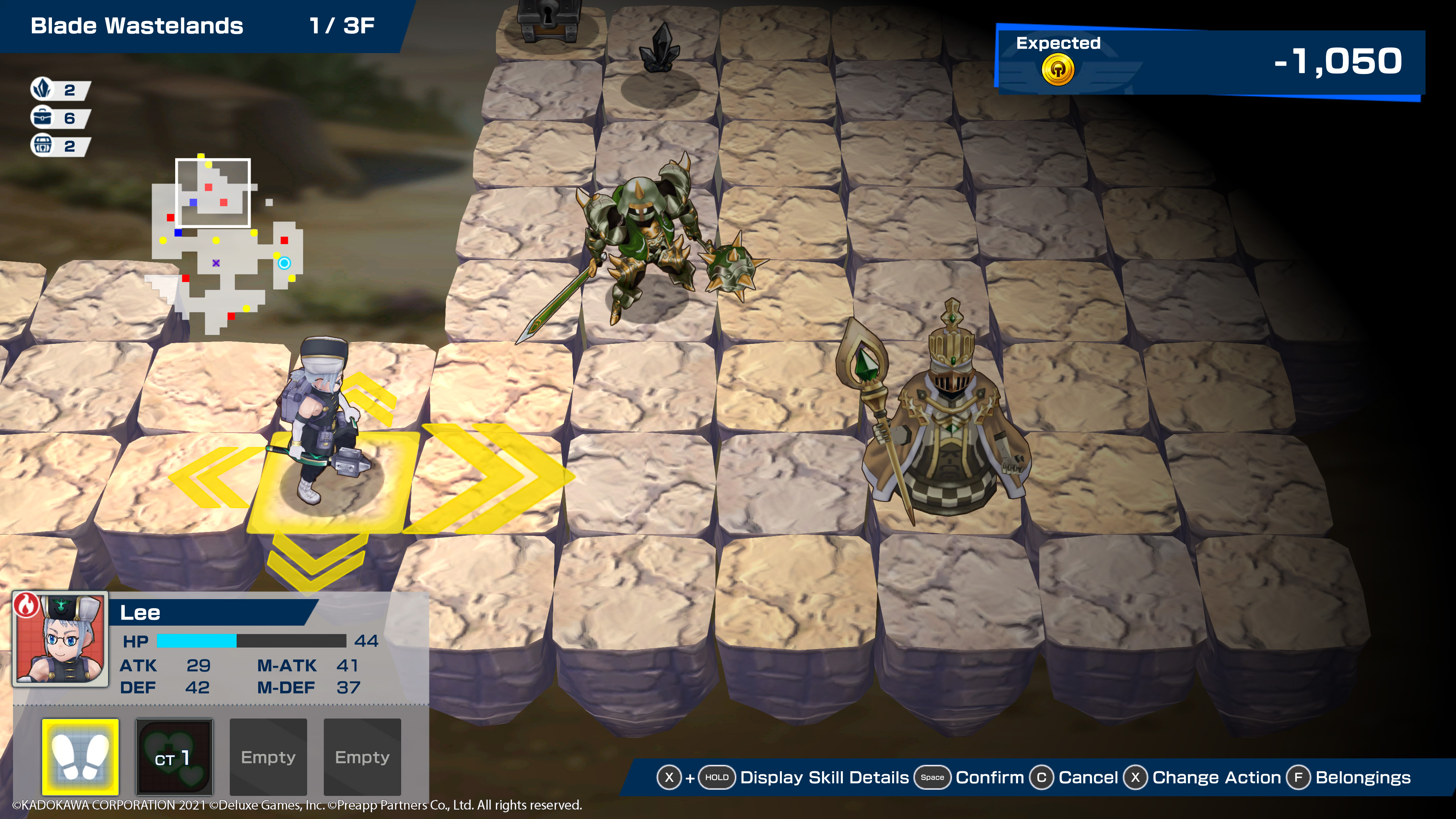Click the blue crystal counter icon
Image resolution: width=1456 pixels, height=819 pixels.
click(42, 89)
